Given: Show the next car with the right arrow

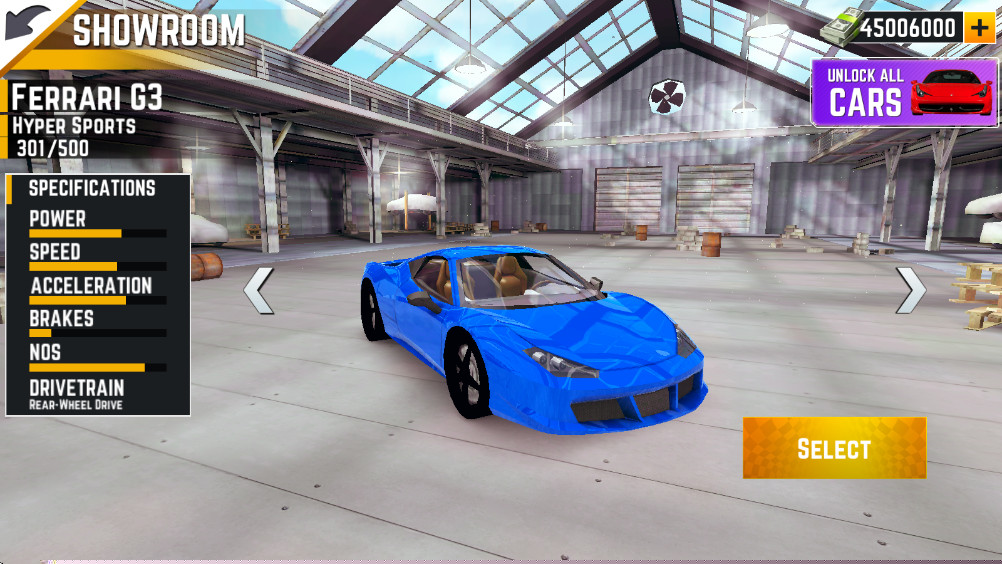Looking at the screenshot, I should point(910,290).
